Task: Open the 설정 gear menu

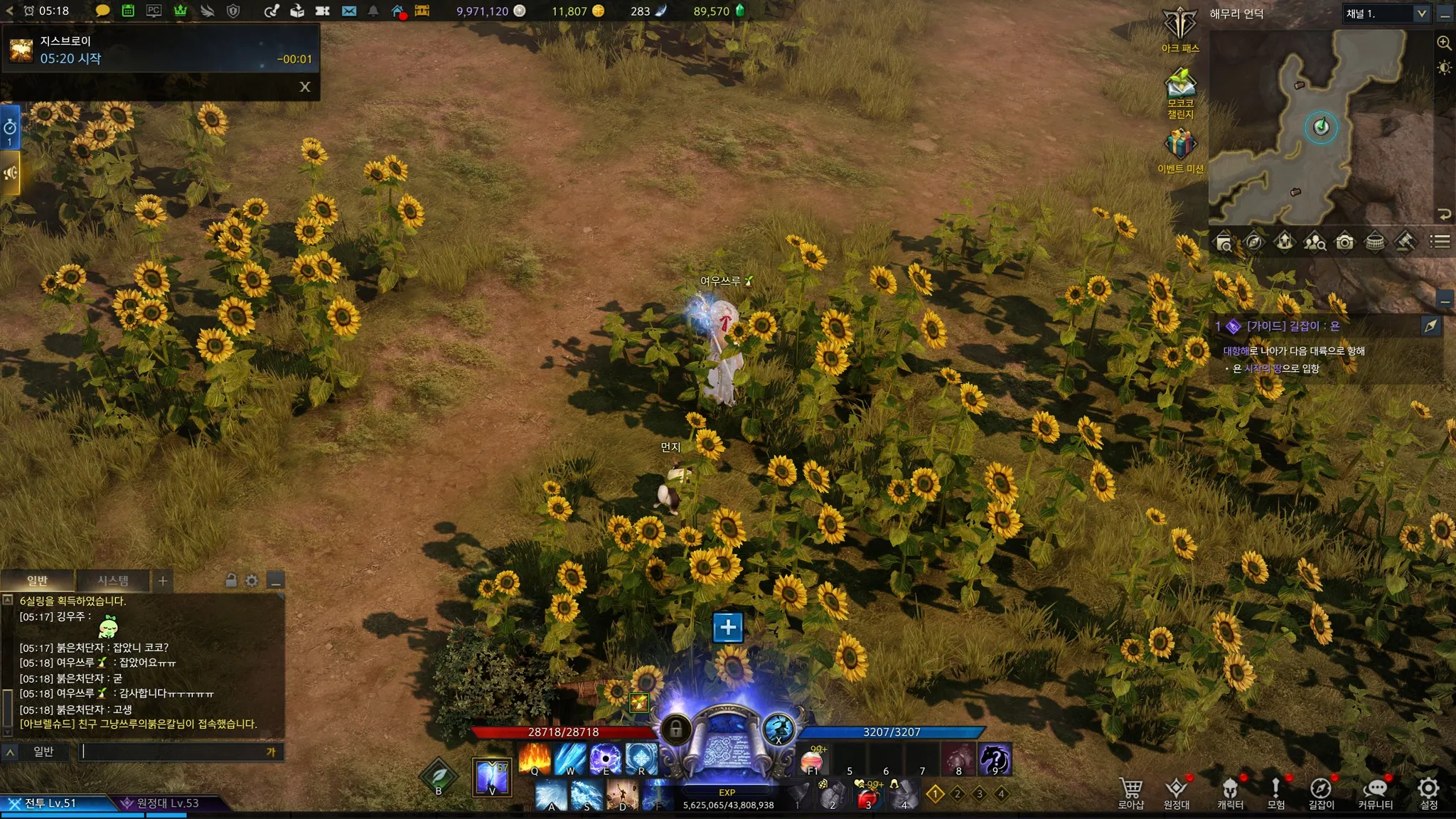Action: point(1429,791)
